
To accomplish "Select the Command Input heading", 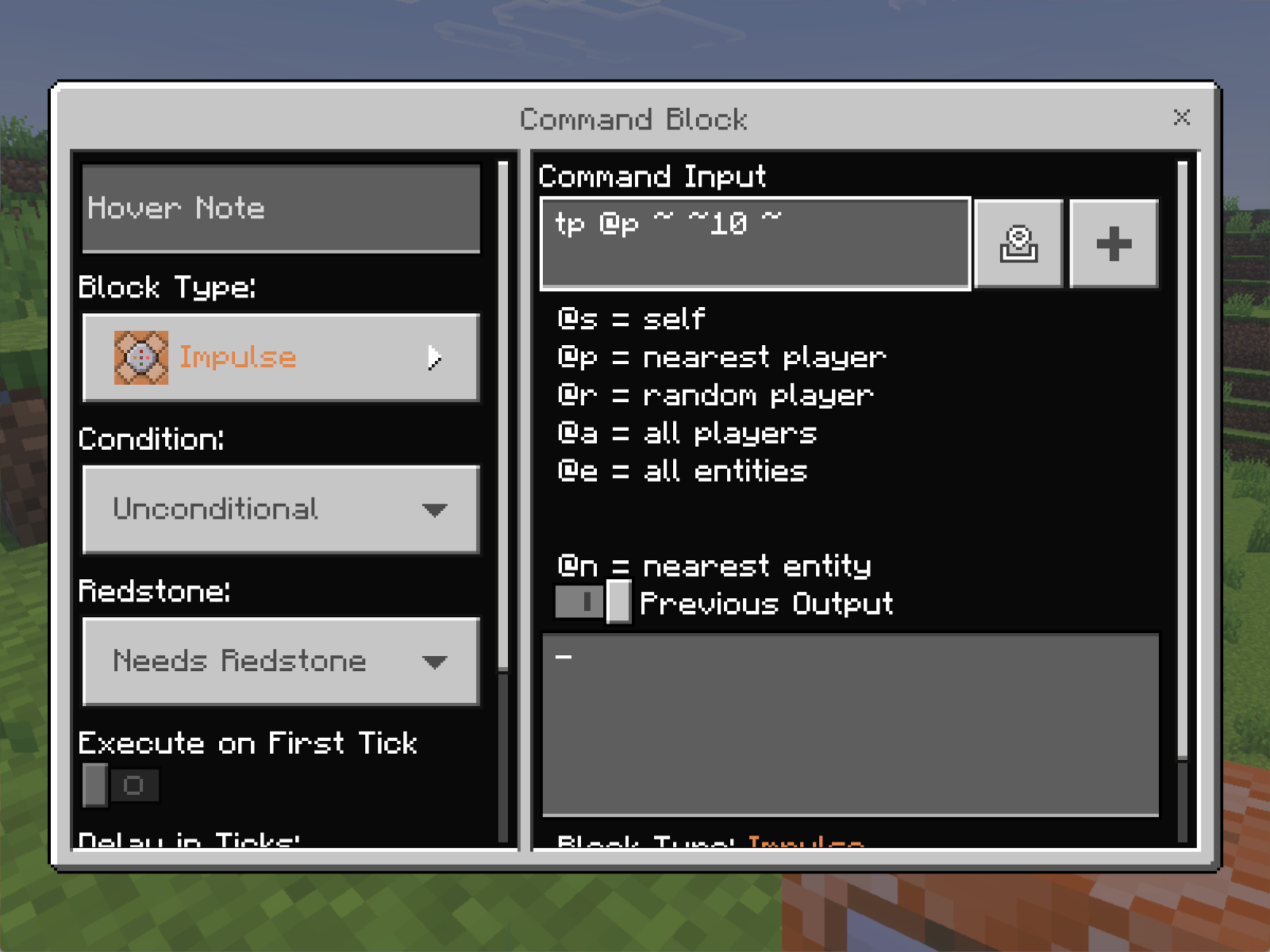I will (652, 175).
